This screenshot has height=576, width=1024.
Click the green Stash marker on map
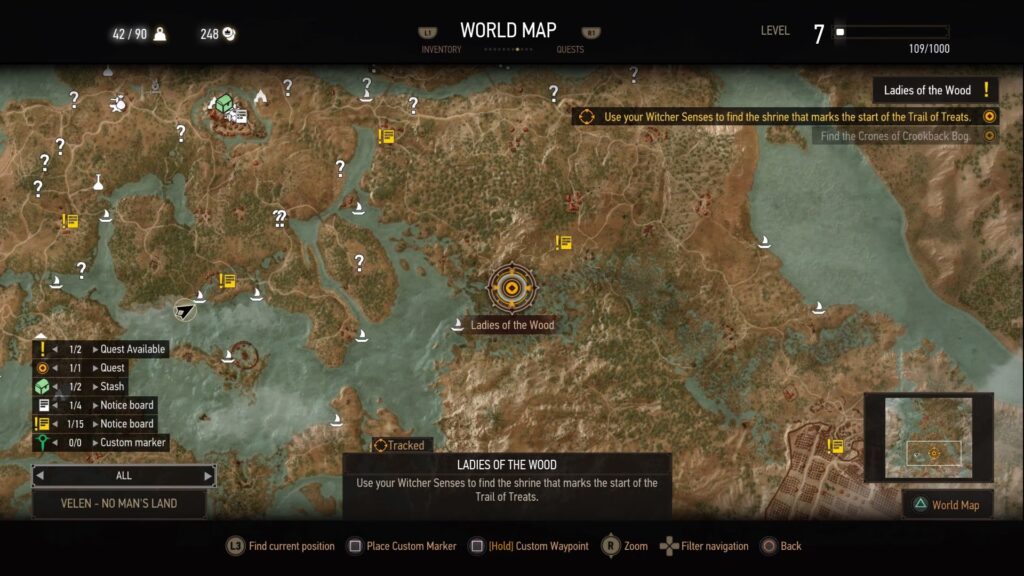(224, 102)
